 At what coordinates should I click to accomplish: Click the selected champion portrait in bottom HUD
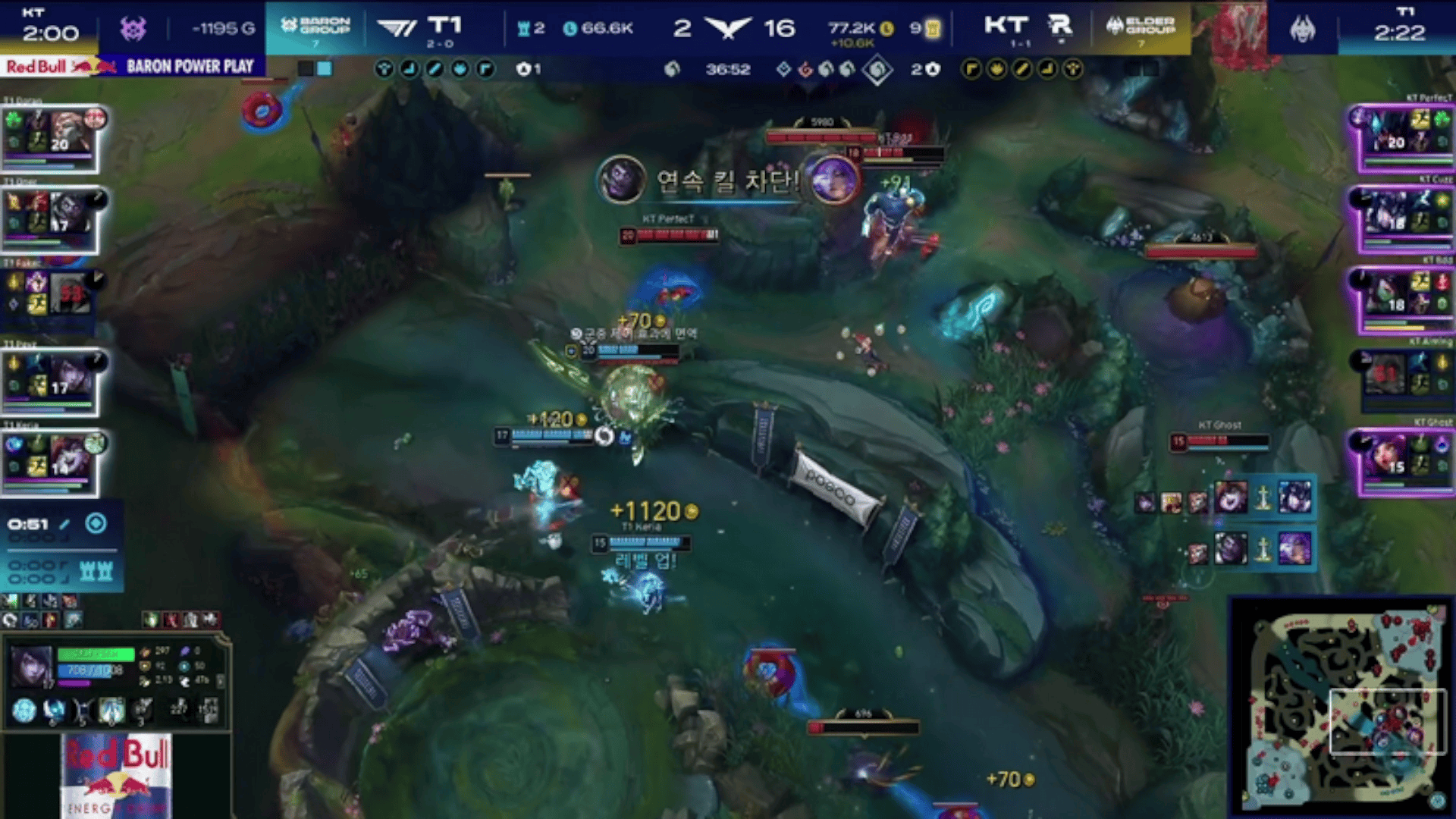tap(32, 666)
